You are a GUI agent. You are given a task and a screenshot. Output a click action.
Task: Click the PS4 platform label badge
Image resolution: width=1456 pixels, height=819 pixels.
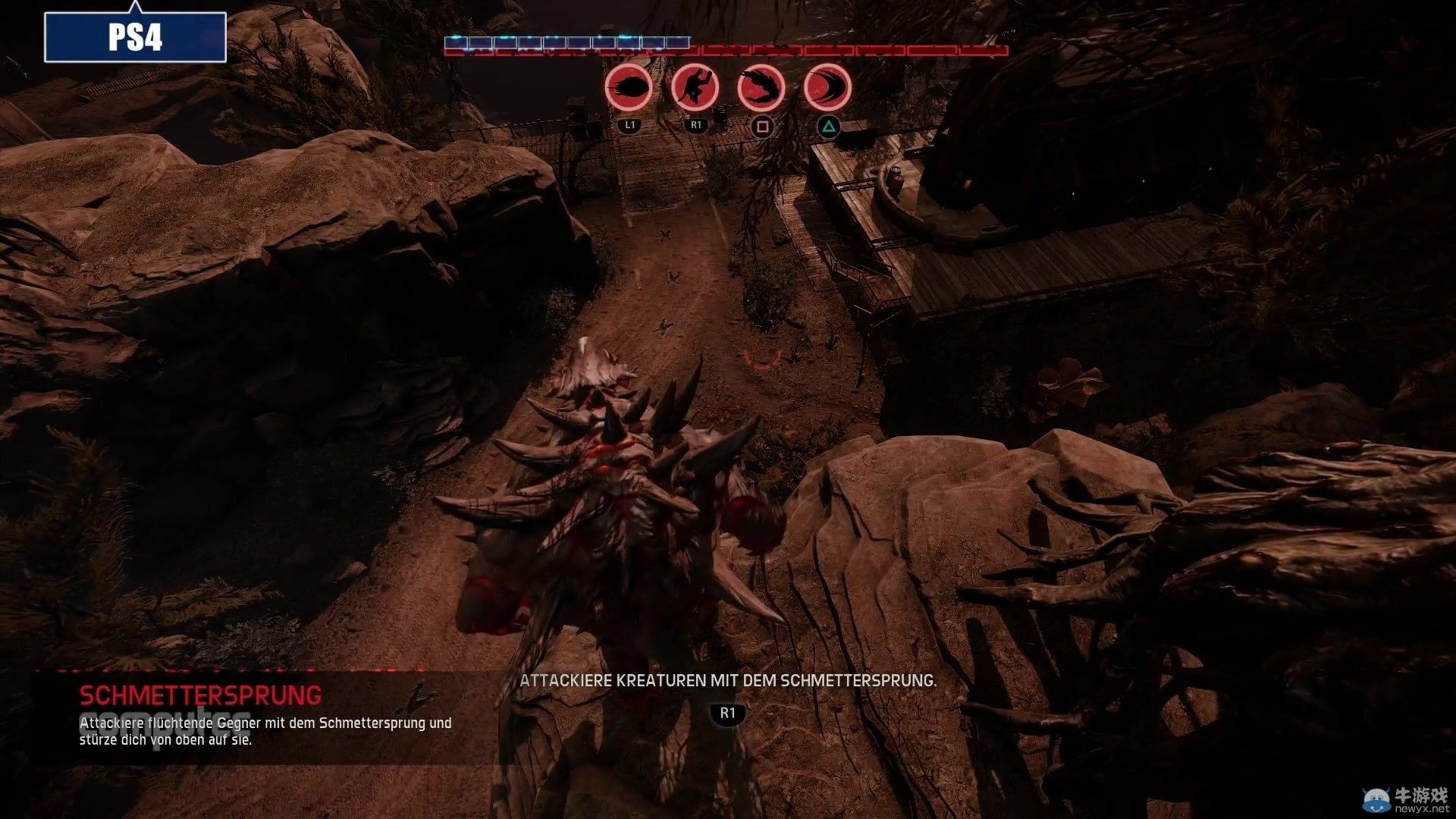135,36
